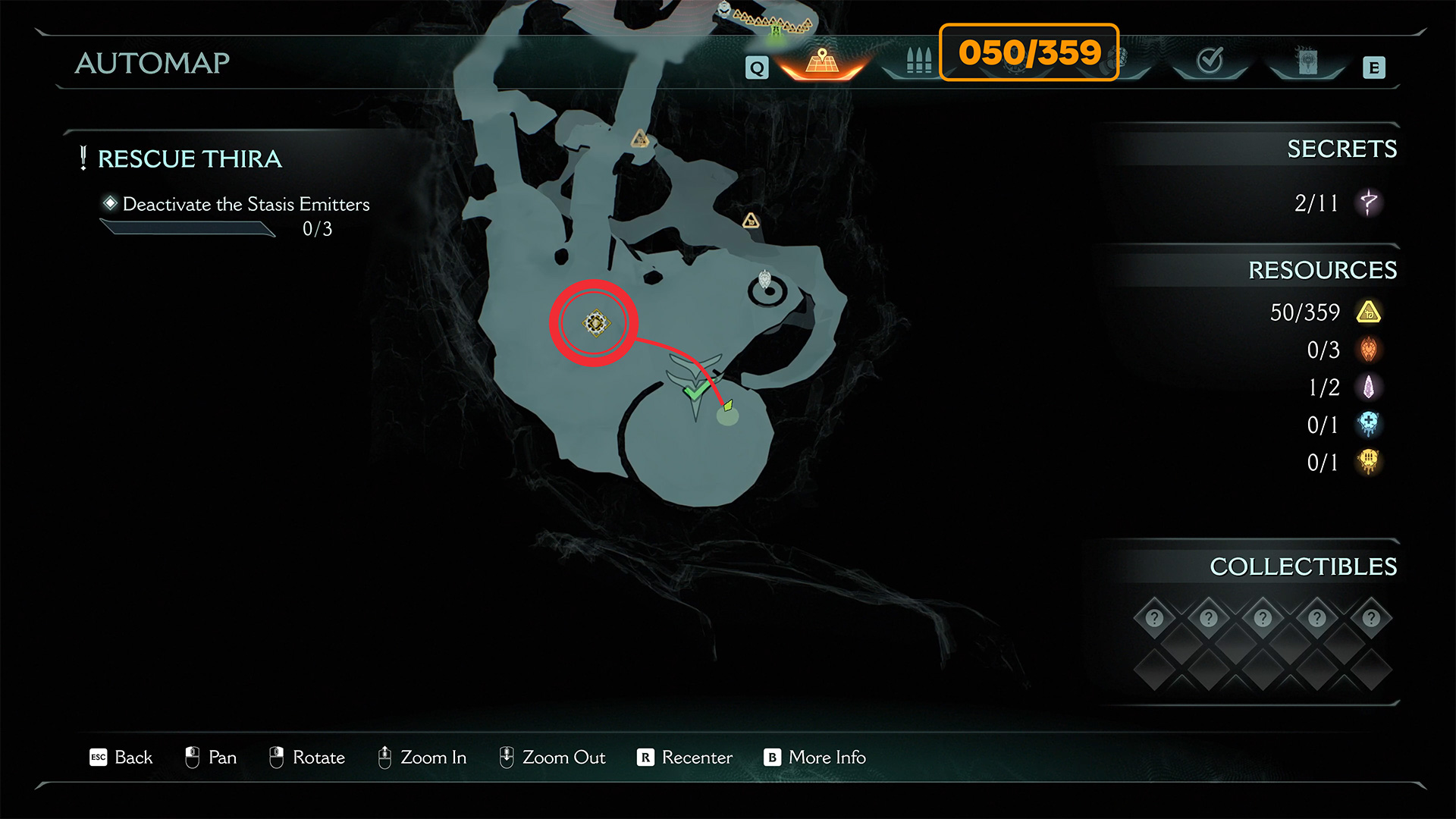Select the yellow skull resource icon
This screenshot has height=819, width=1456.
pyautogui.click(x=1369, y=462)
